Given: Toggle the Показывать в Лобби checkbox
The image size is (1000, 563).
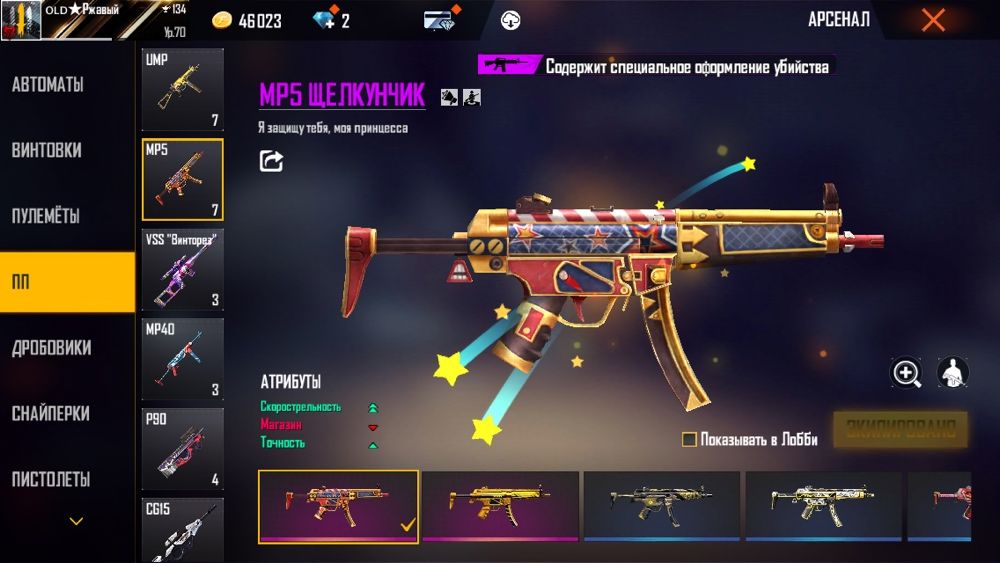Looking at the screenshot, I should (689, 439).
